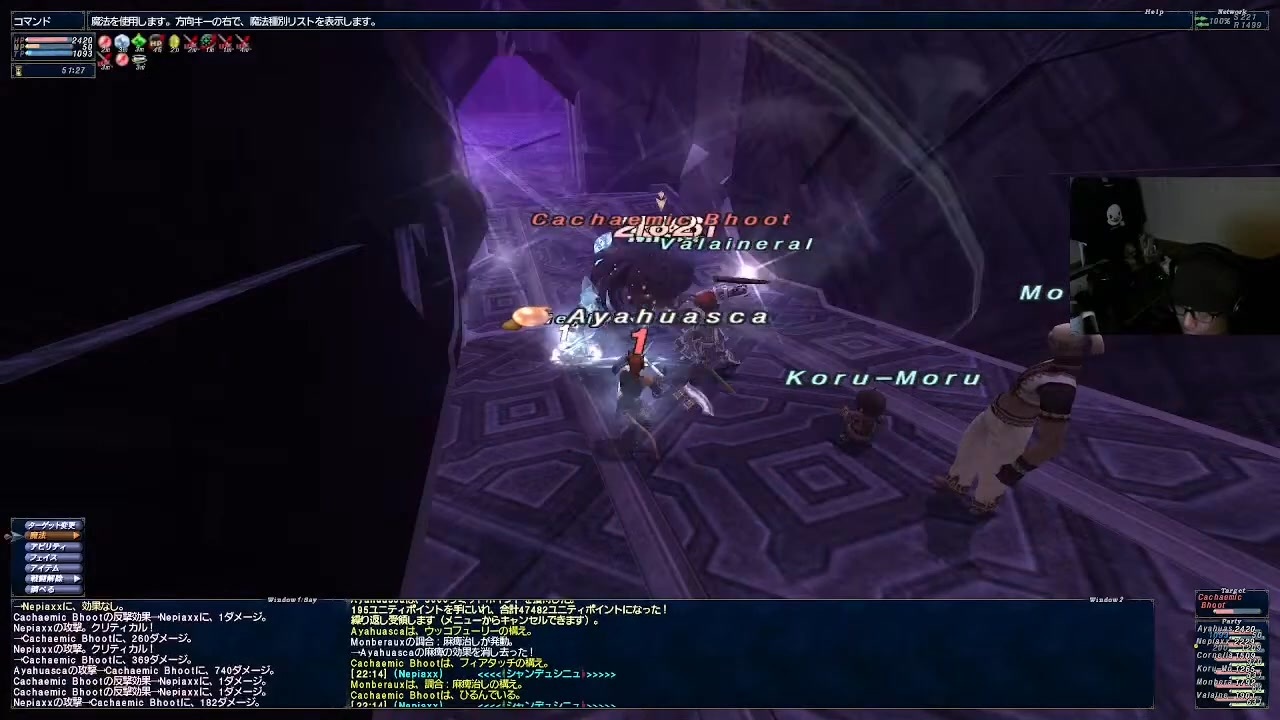Click the 調べる command button
Viewport: 1280px width, 720px height.
(42, 589)
